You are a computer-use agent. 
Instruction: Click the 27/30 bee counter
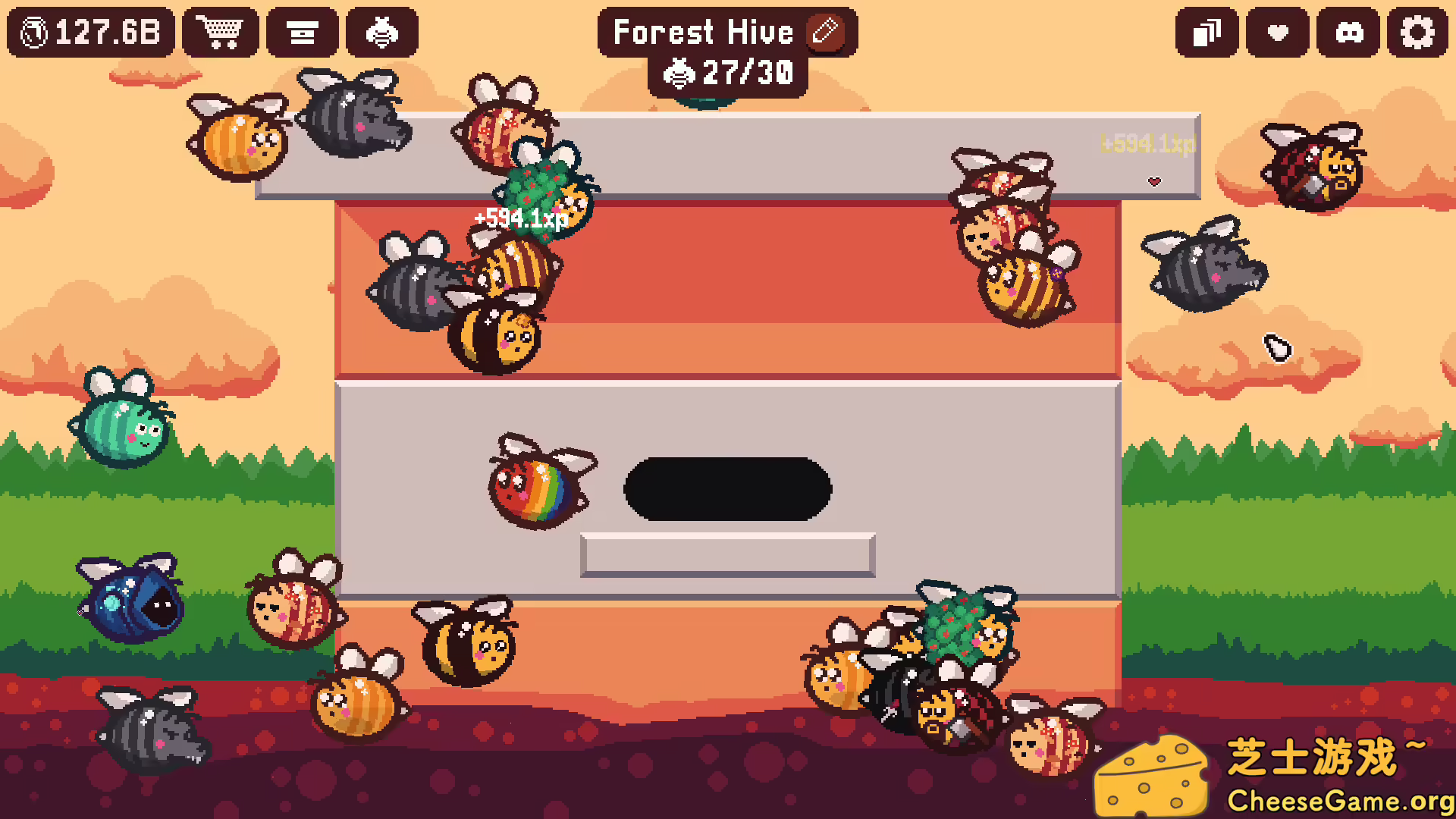click(730, 73)
